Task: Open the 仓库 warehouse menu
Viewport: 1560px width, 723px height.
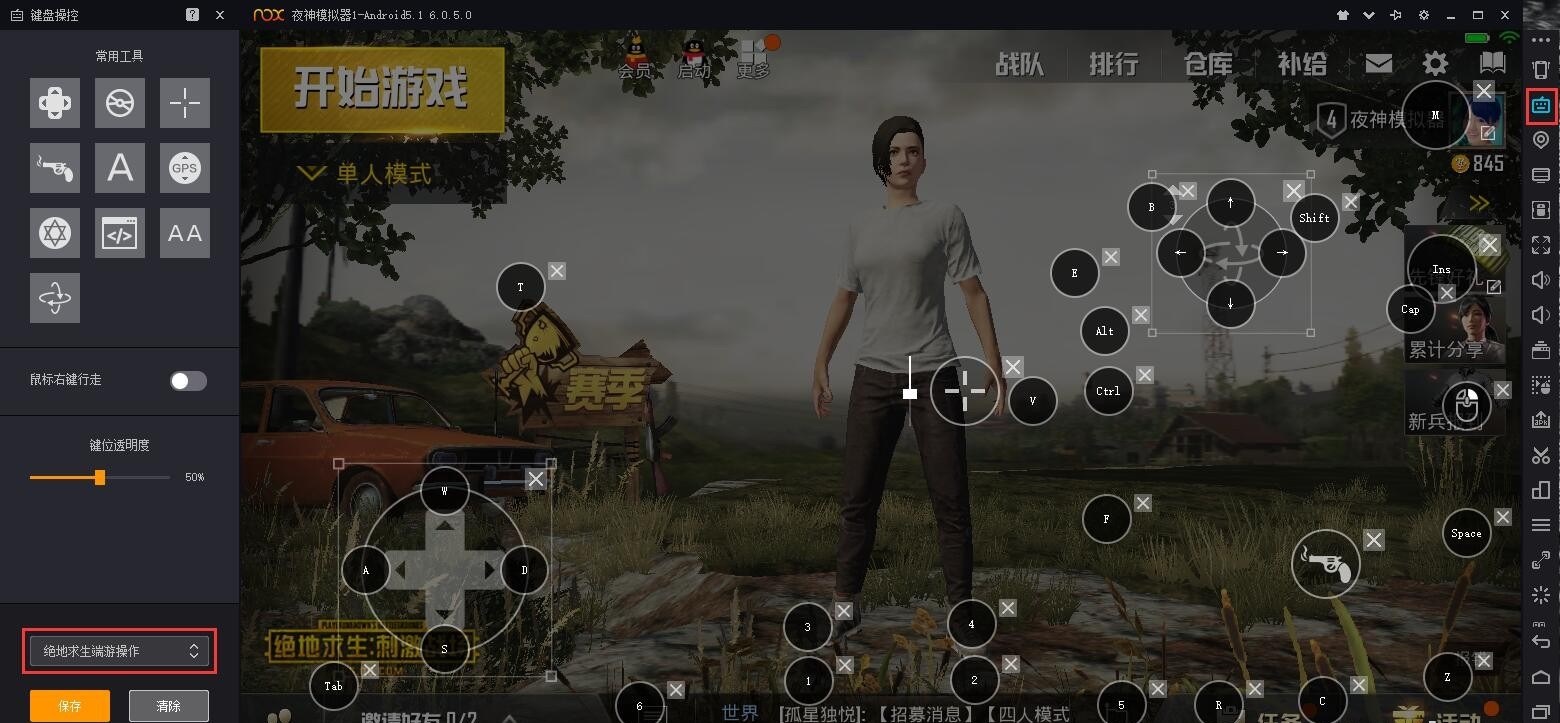Action: tap(1208, 65)
